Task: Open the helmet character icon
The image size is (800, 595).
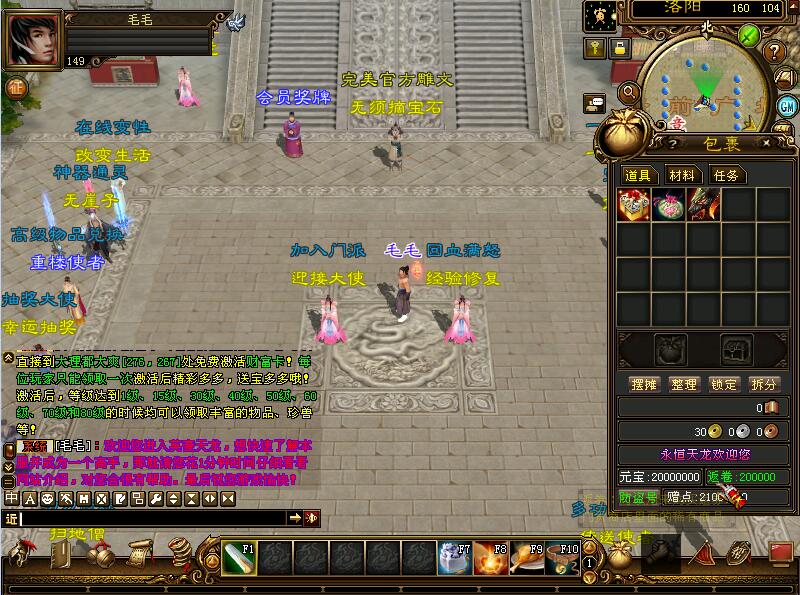Action: (x=21, y=551)
